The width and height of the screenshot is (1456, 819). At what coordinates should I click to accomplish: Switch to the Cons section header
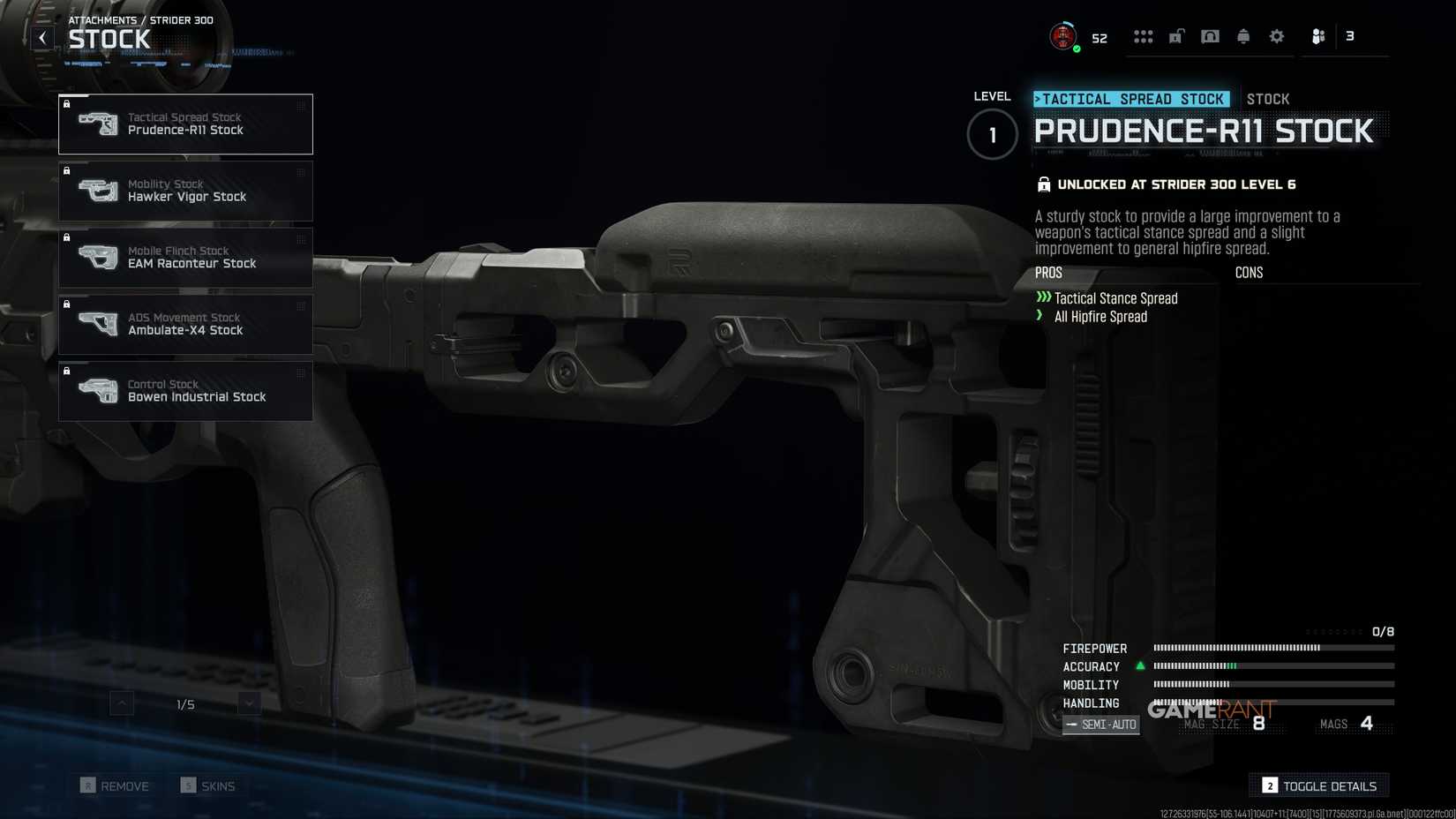(1249, 273)
